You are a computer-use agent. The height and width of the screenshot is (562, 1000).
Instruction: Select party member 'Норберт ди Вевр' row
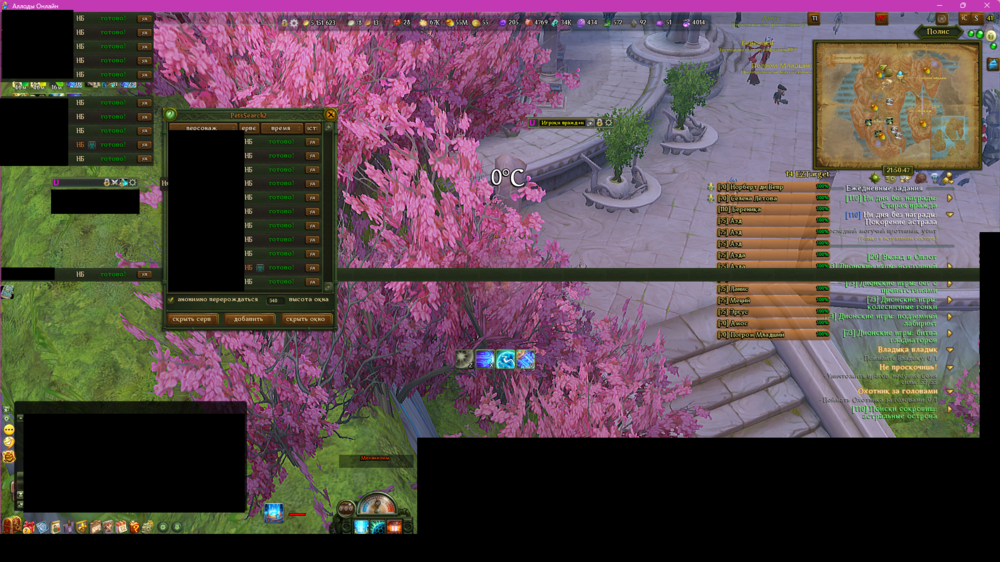(763, 187)
